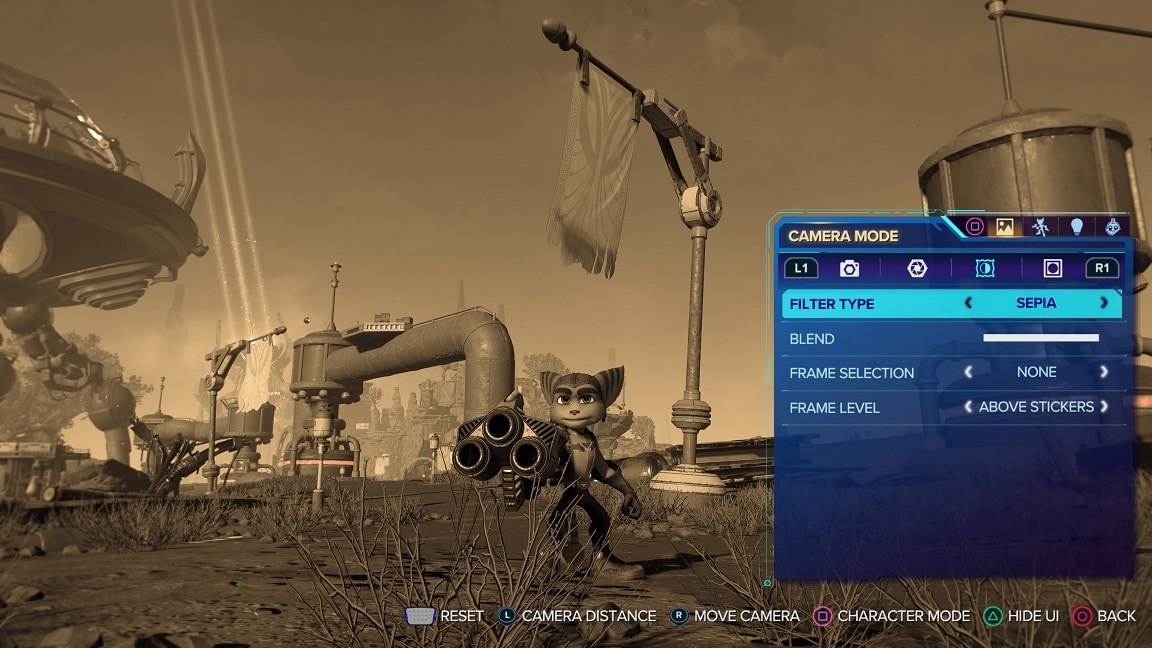
Task: Open the camera settings sub-tab
Action: 849,268
